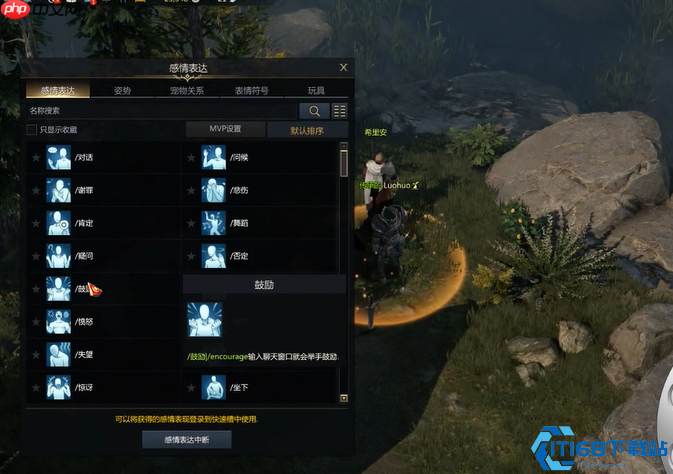Tick the 只显示收藏 checkbox
Viewport: 673px width, 474px height.
pyautogui.click(x=32, y=130)
